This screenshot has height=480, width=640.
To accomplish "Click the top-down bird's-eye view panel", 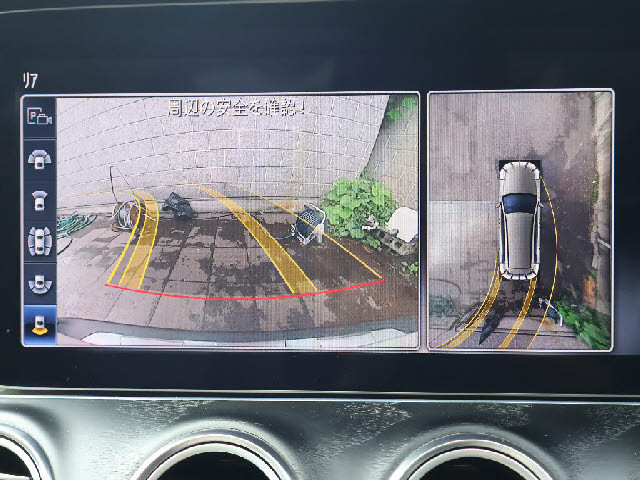I will point(520,220).
